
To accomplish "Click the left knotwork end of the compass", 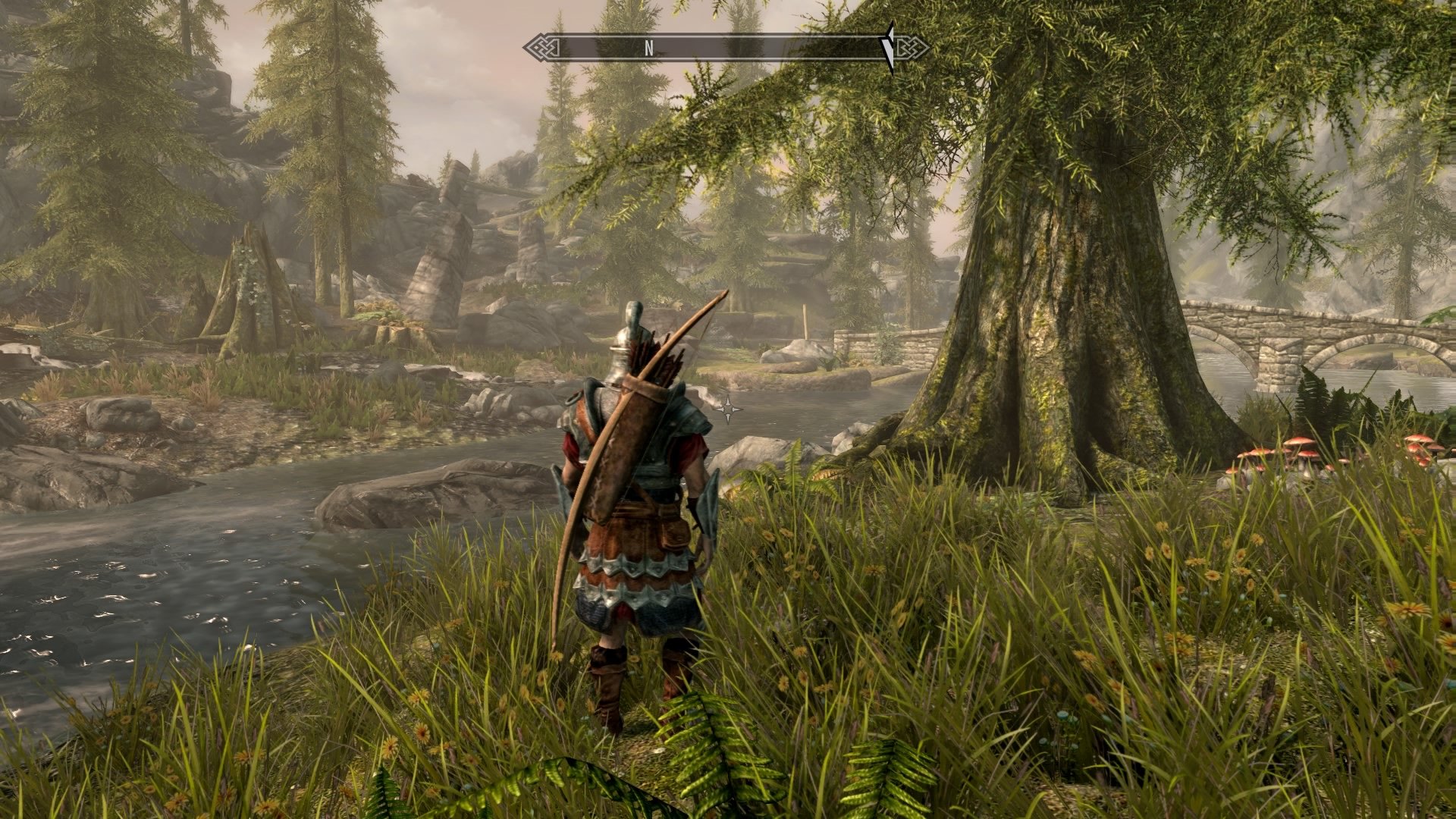I will 540,47.
